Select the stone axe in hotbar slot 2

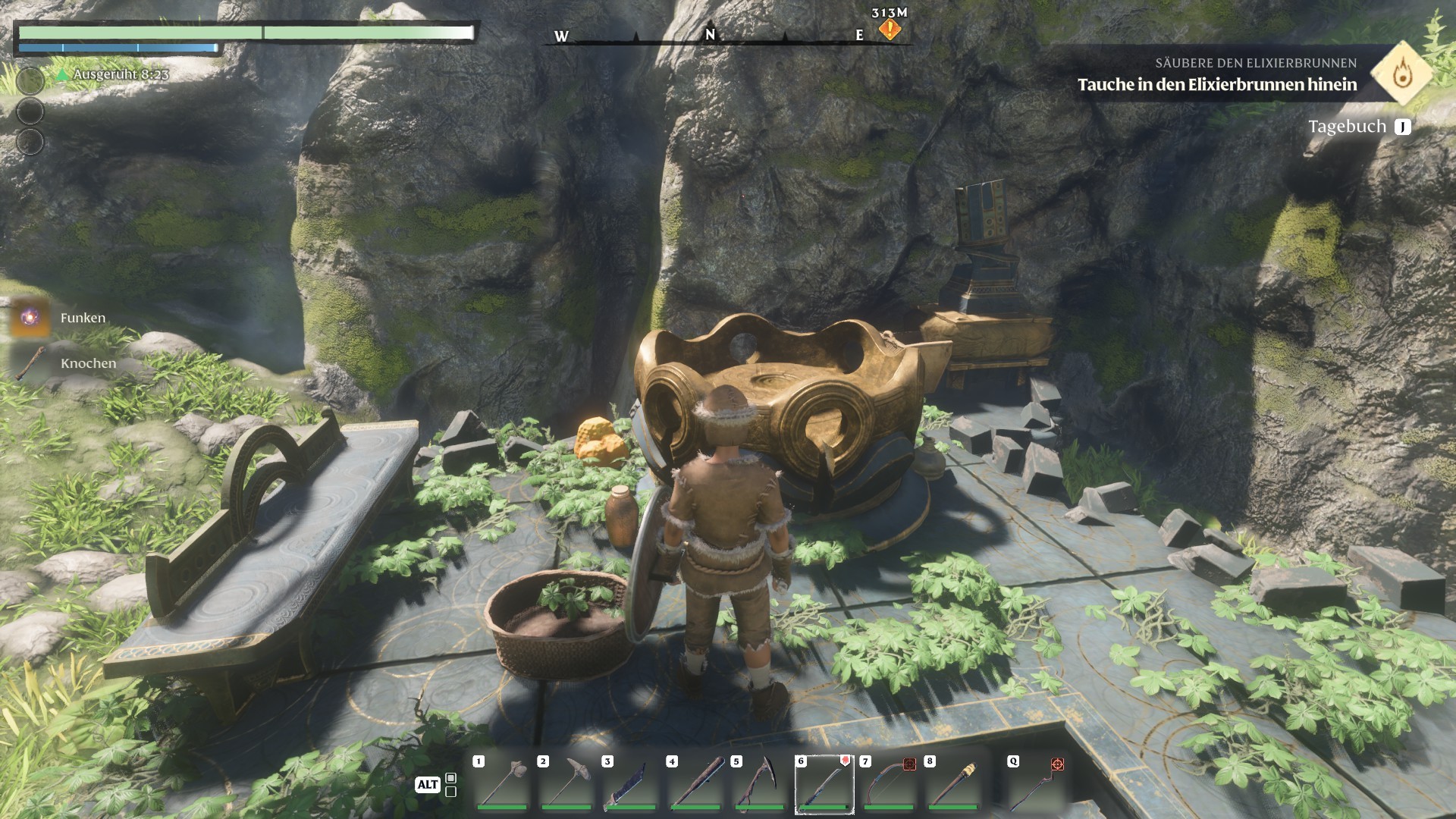pyautogui.click(x=567, y=784)
